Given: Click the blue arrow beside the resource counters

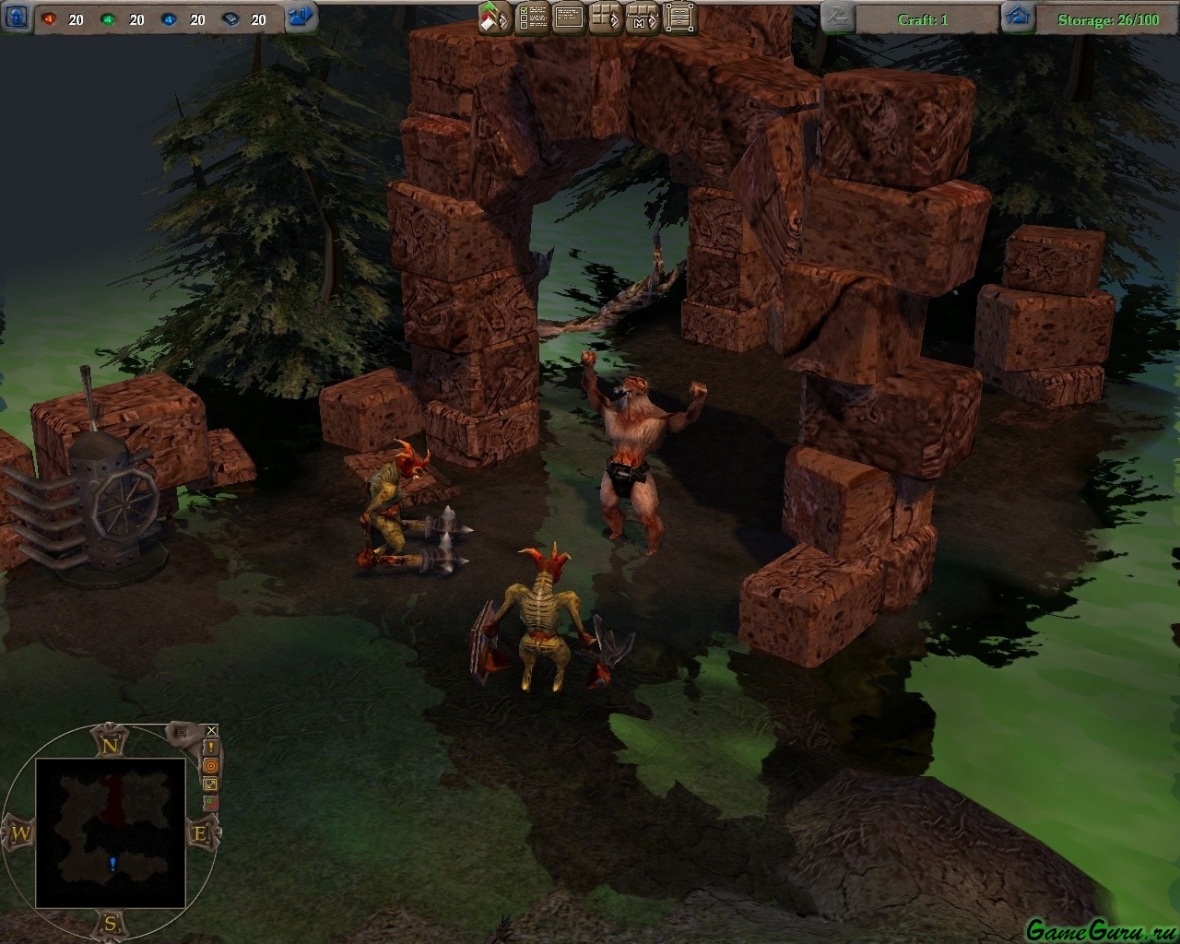Looking at the screenshot, I should tap(300, 17).
